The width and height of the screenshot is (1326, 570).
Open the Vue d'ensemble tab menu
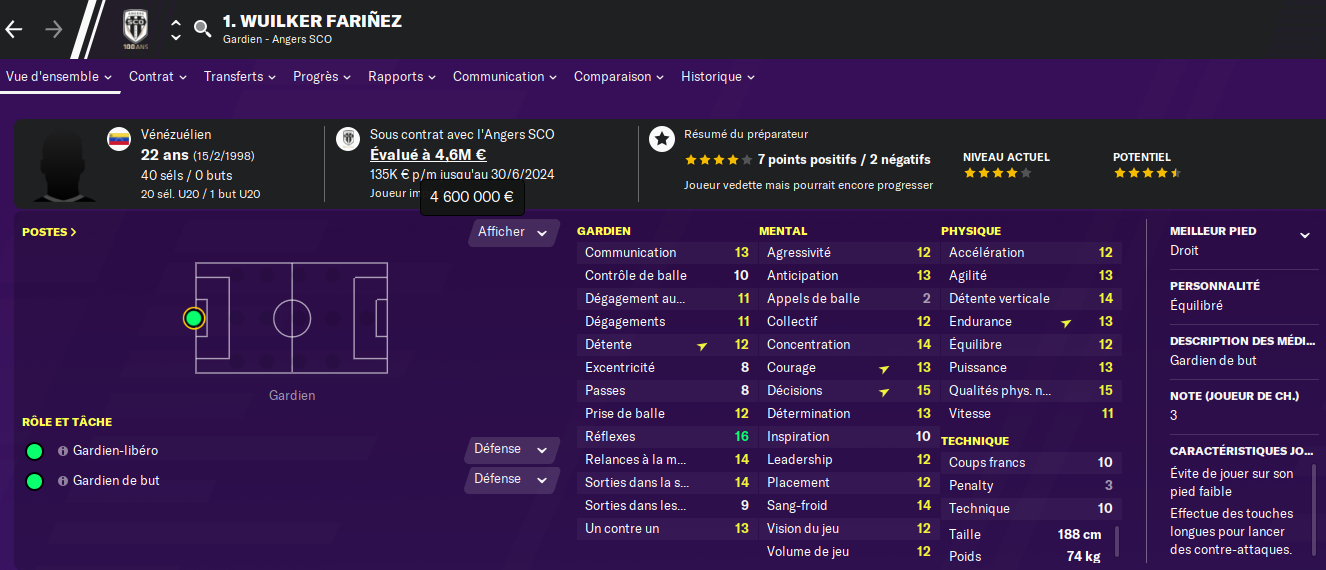point(58,77)
